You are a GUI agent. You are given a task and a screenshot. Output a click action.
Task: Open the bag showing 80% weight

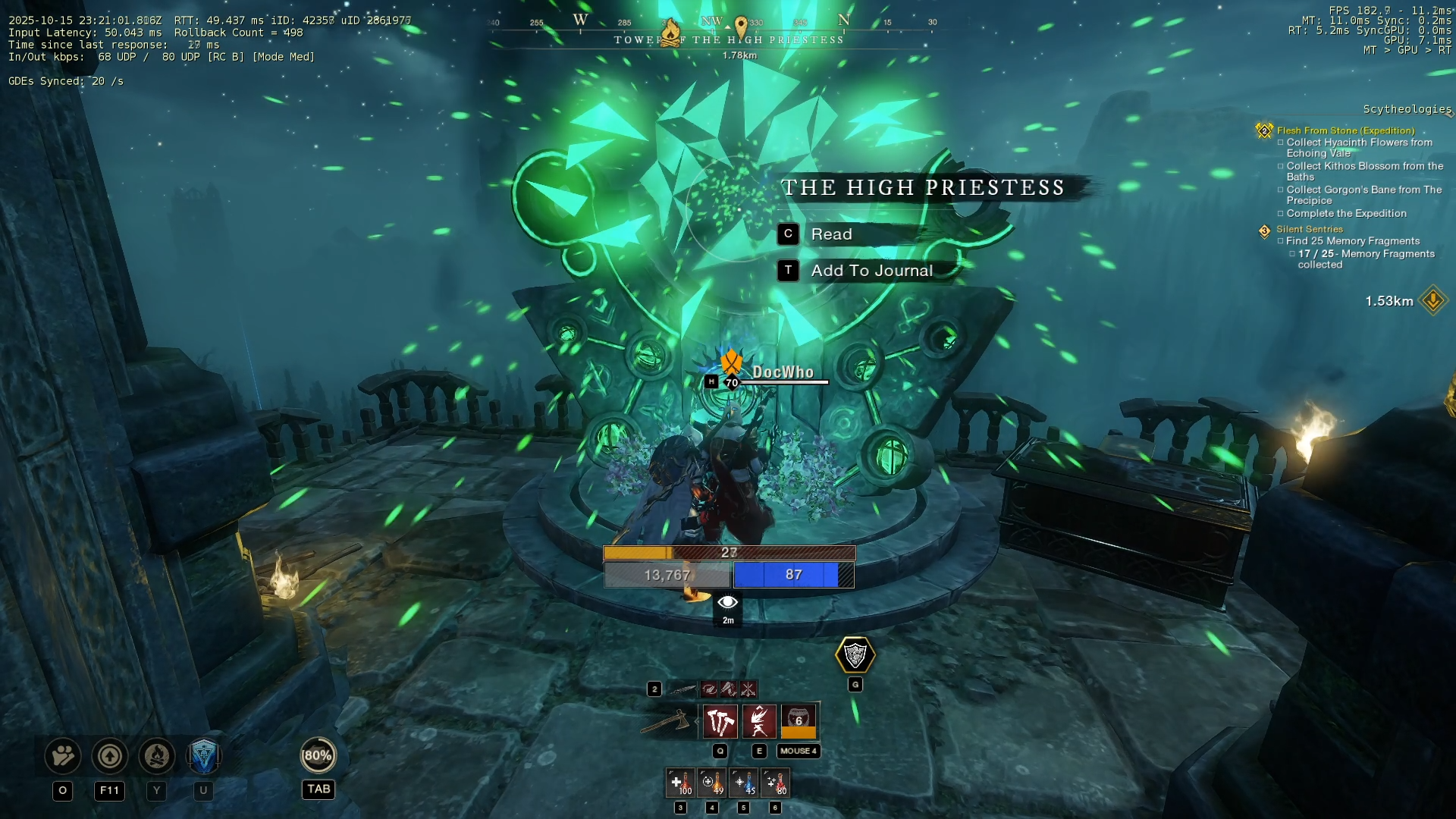pos(318,756)
